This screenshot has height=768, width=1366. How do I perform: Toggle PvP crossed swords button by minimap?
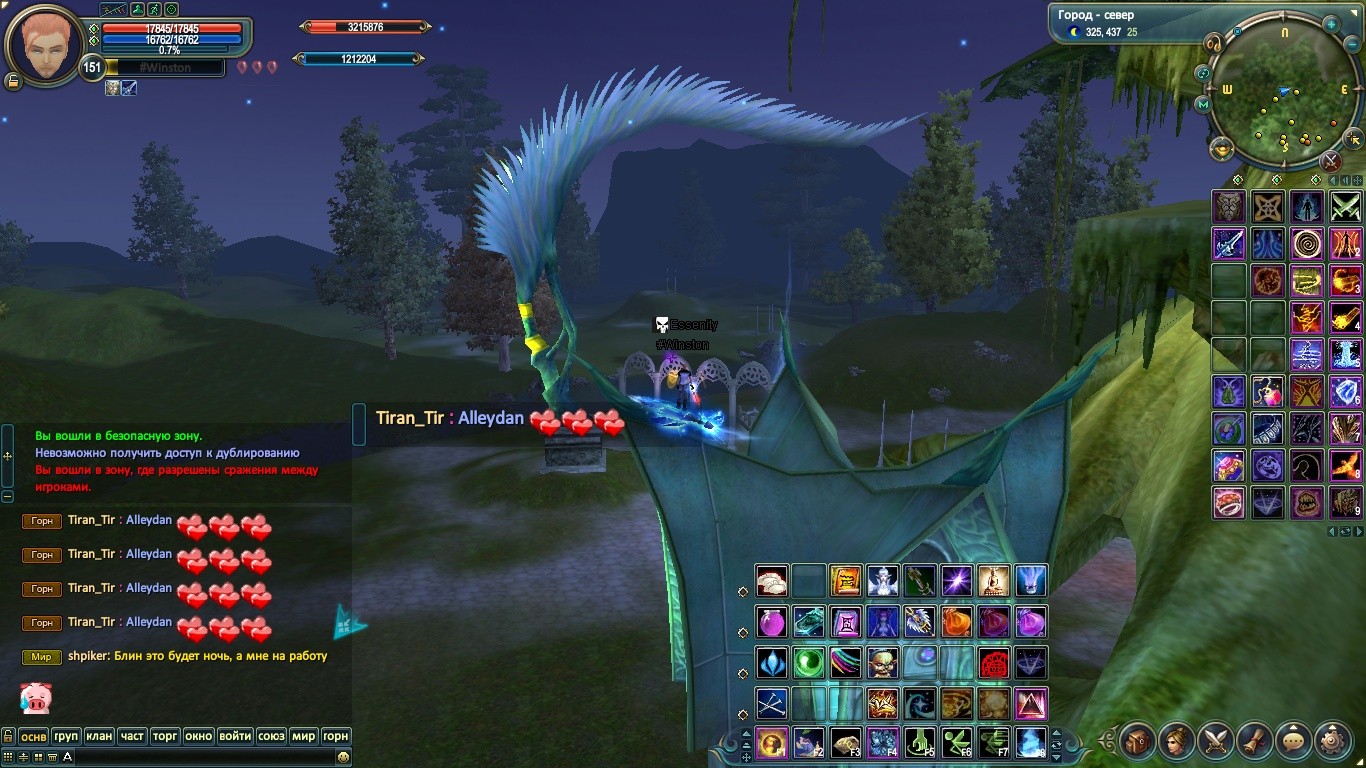point(1330,160)
